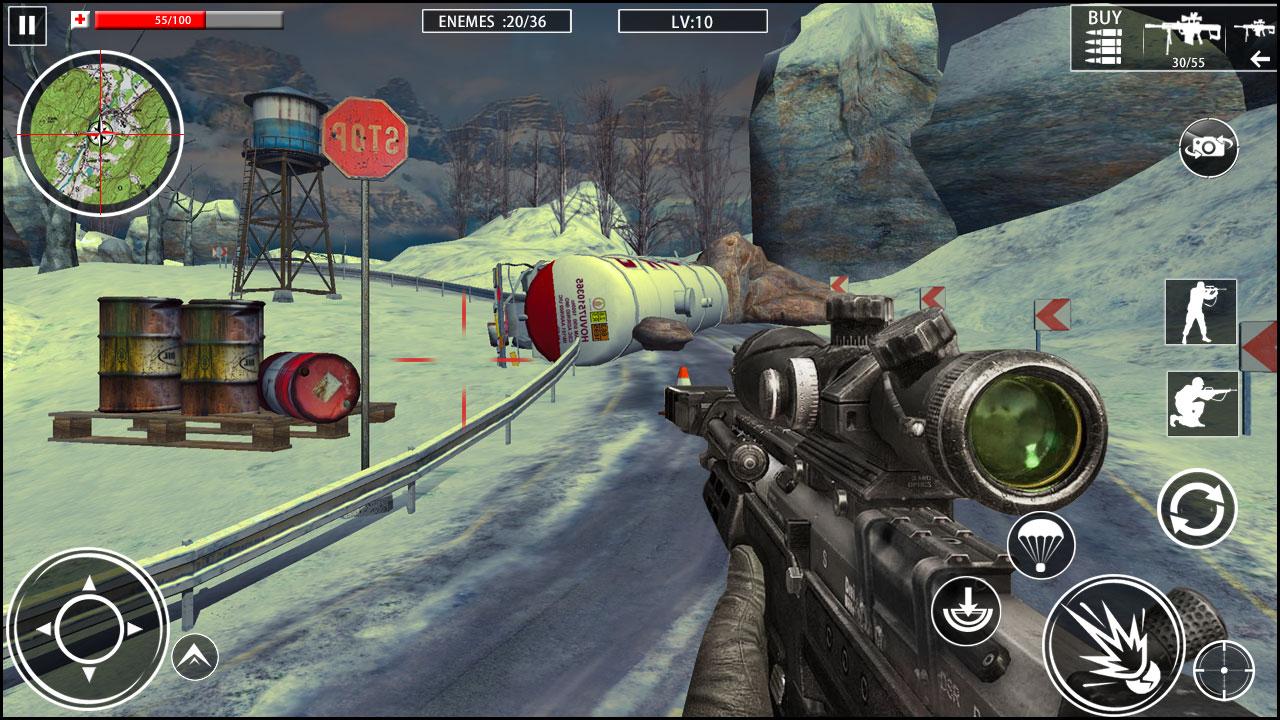Activate the double-chevron sprint button

195,657
